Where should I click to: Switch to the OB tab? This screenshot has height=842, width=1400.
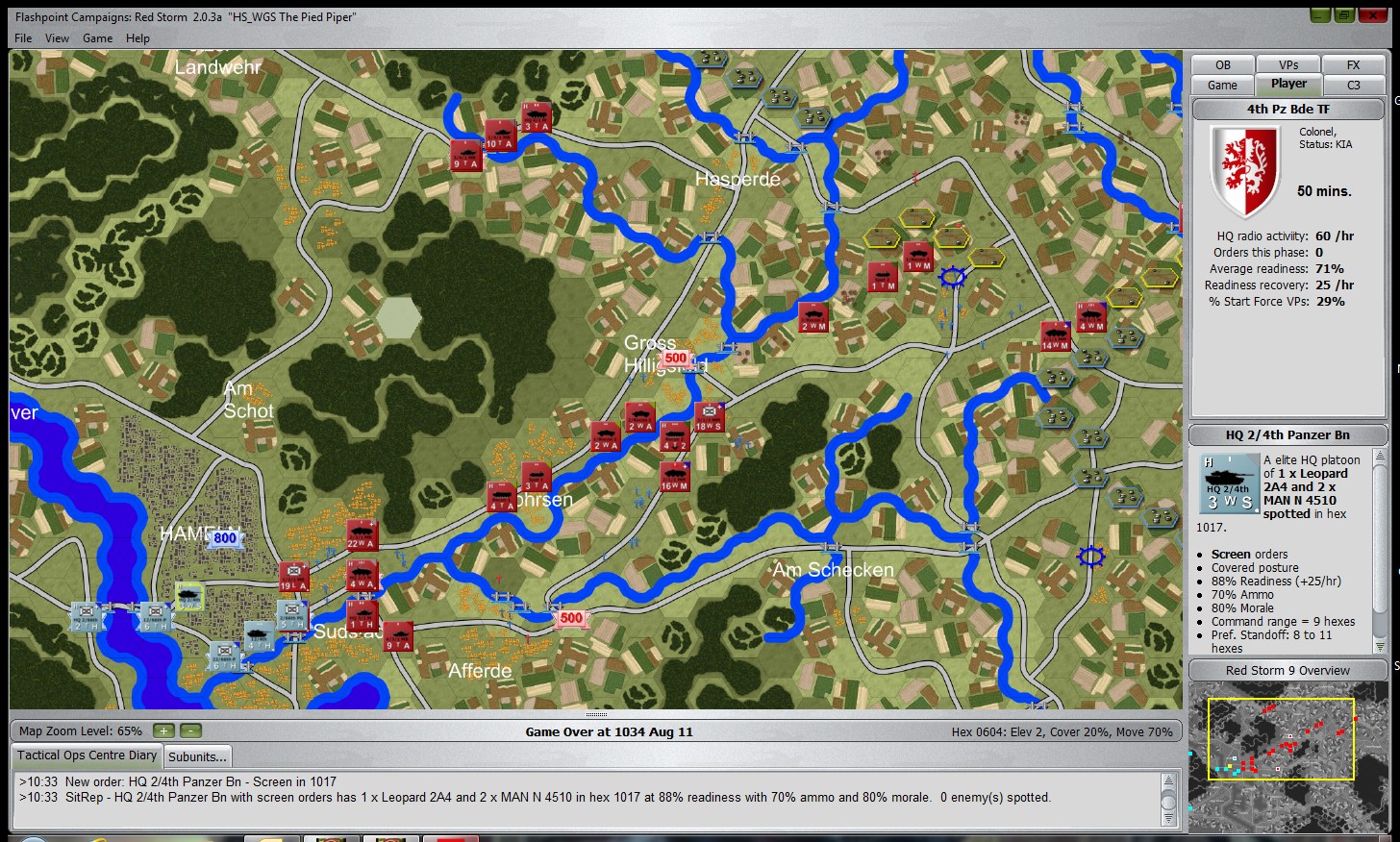[x=1221, y=64]
